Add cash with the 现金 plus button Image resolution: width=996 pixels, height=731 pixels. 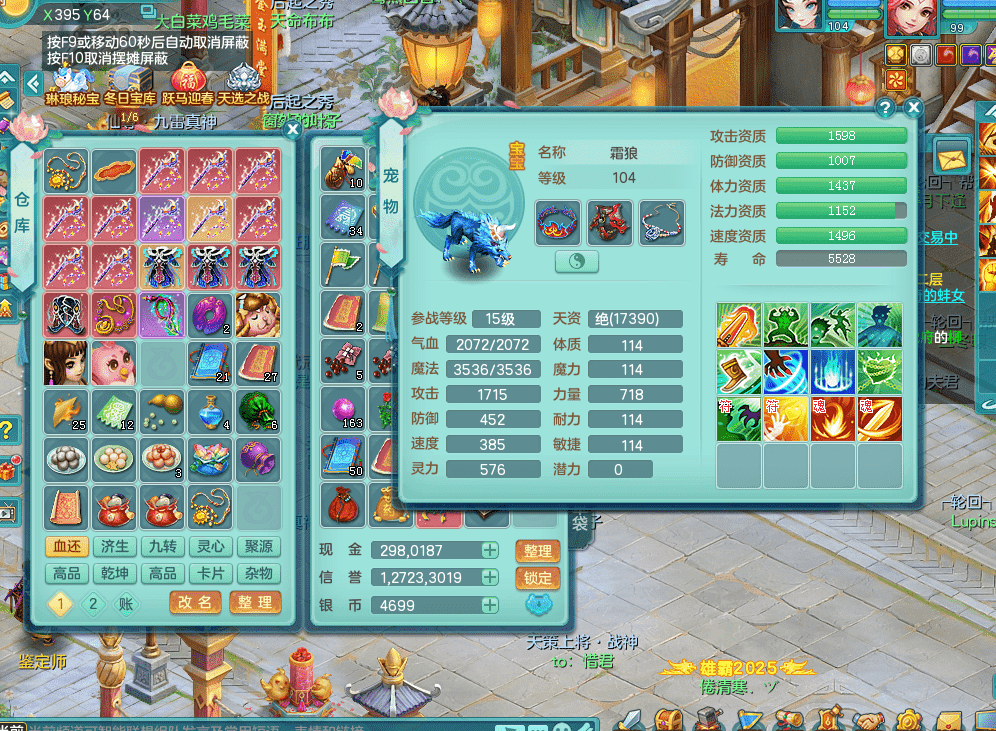tap(490, 550)
